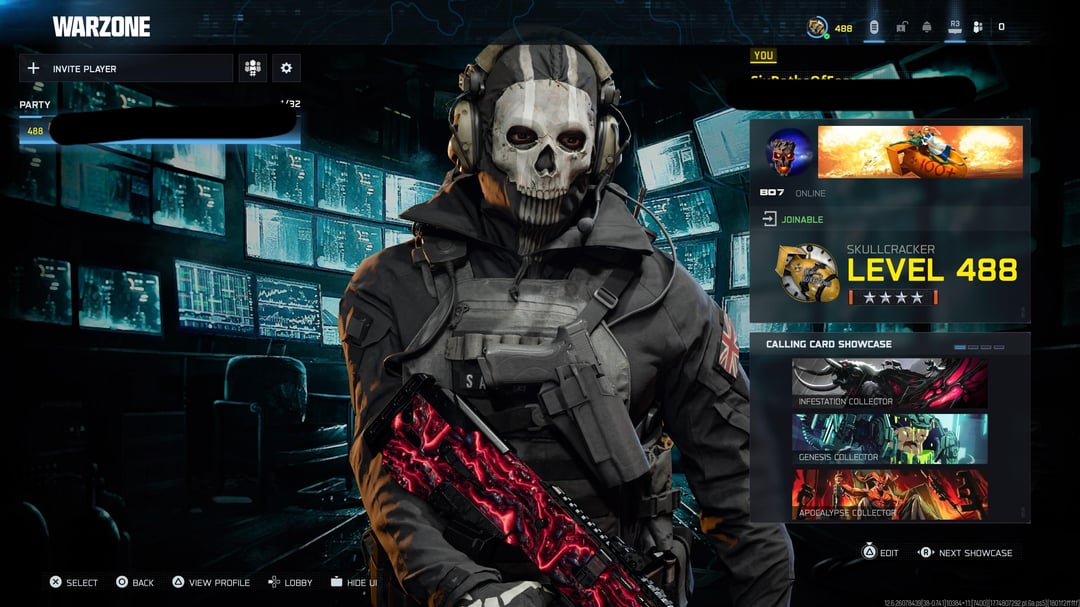The height and width of the screenshot is (607, 1080).
Task: Click the View Profile option
Action: click(x=210, y=582)
